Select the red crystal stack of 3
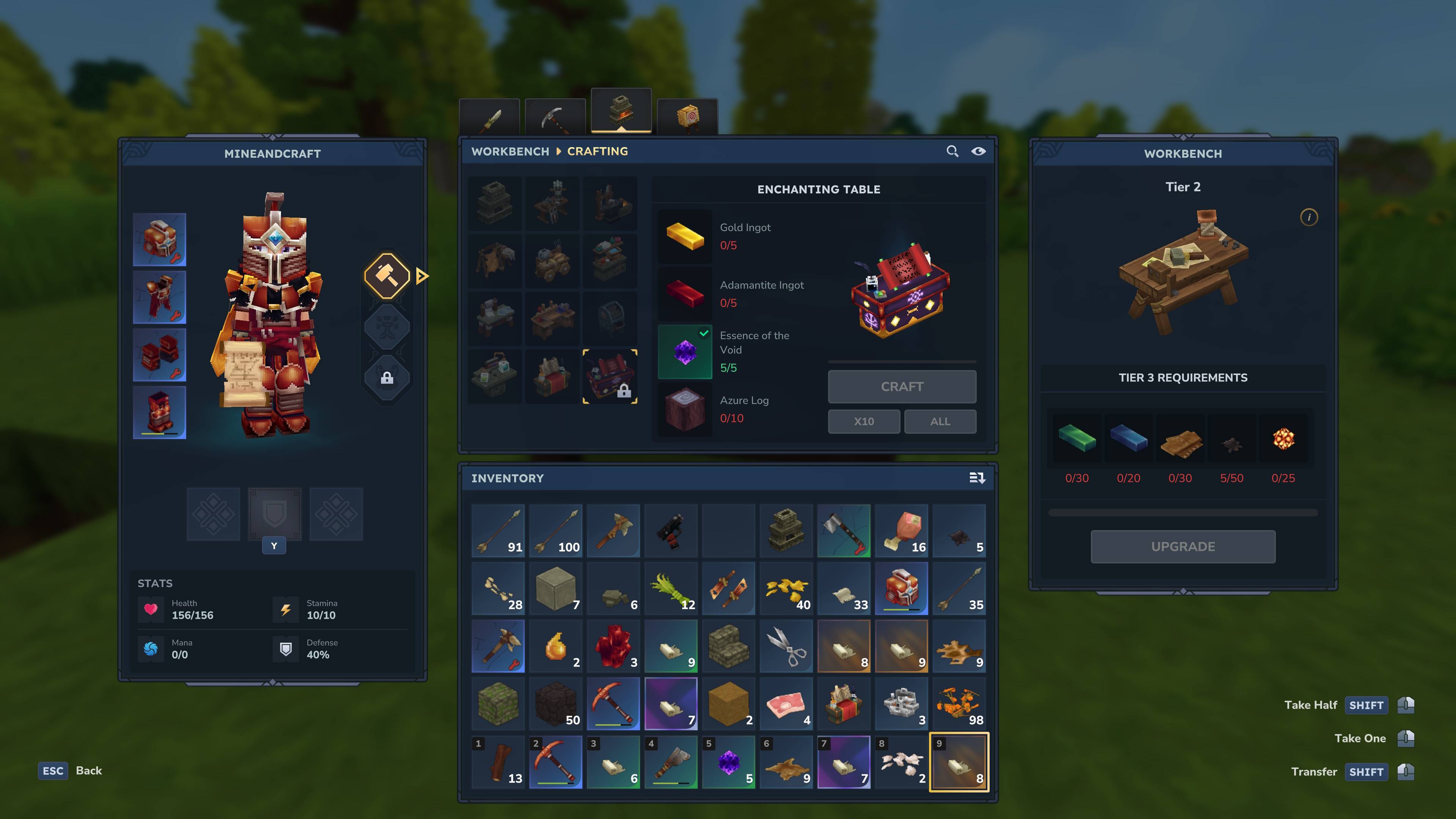The height and width of the screenshot is (819, 1456). [613, 646]
